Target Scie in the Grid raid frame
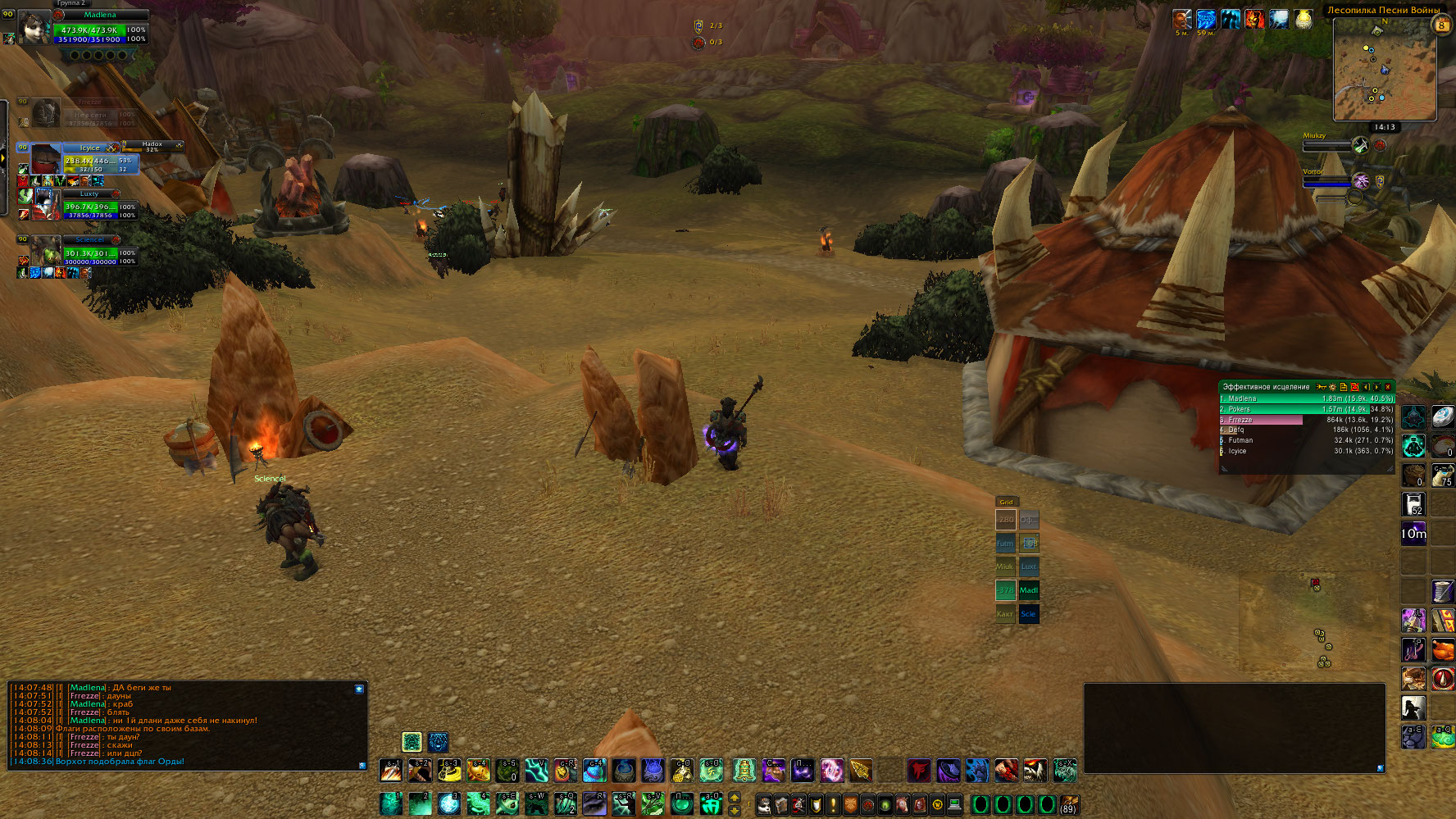 coord(1028,614)
